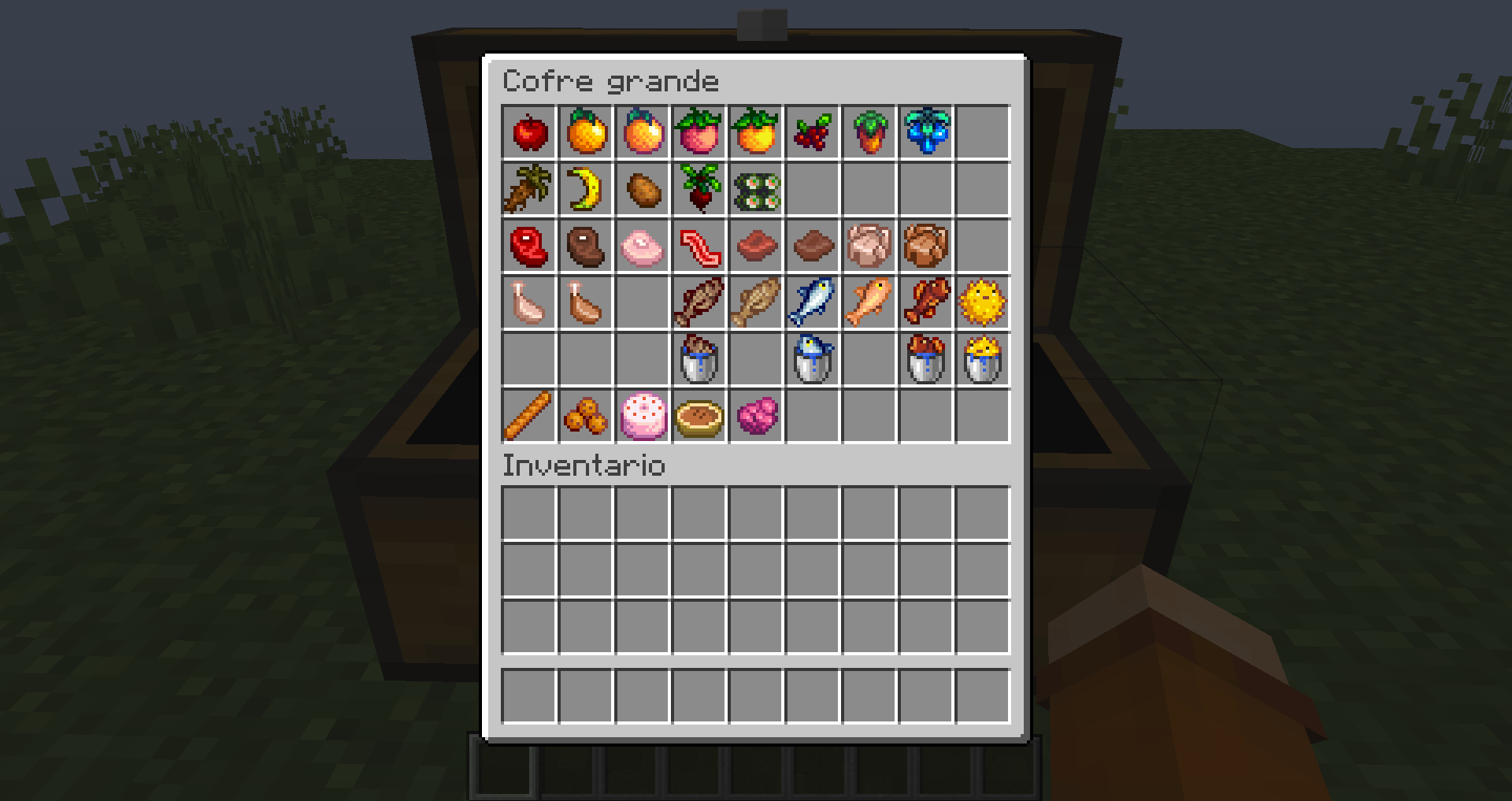Select the cooked lobster item
Image resolution: width=1512 pixels, height=801 pixels.
[x=926, y=302]
